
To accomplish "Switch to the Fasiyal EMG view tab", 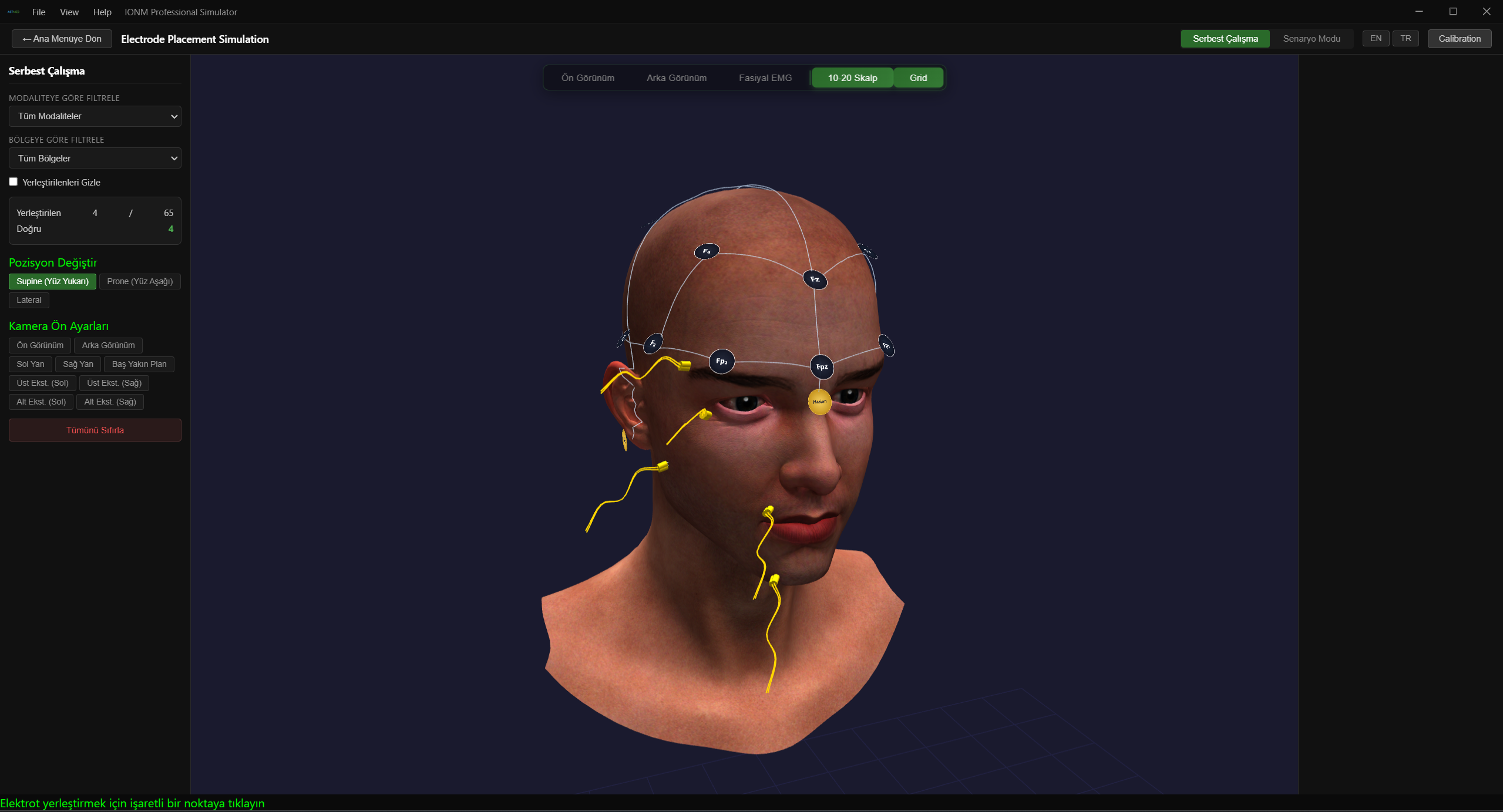I will pyautogui.click(x=765, y=78).
